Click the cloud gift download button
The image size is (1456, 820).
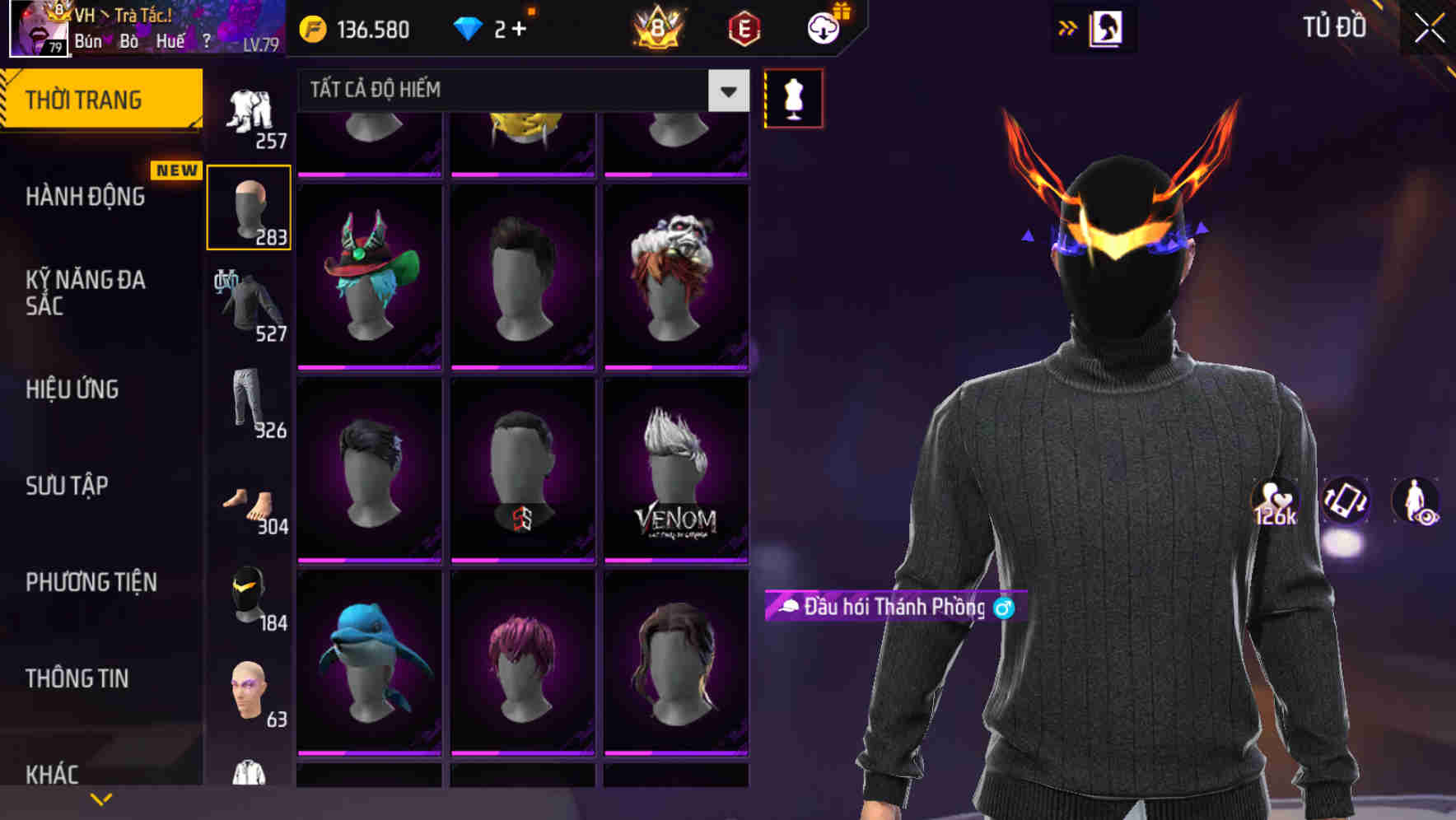(822, 27)
